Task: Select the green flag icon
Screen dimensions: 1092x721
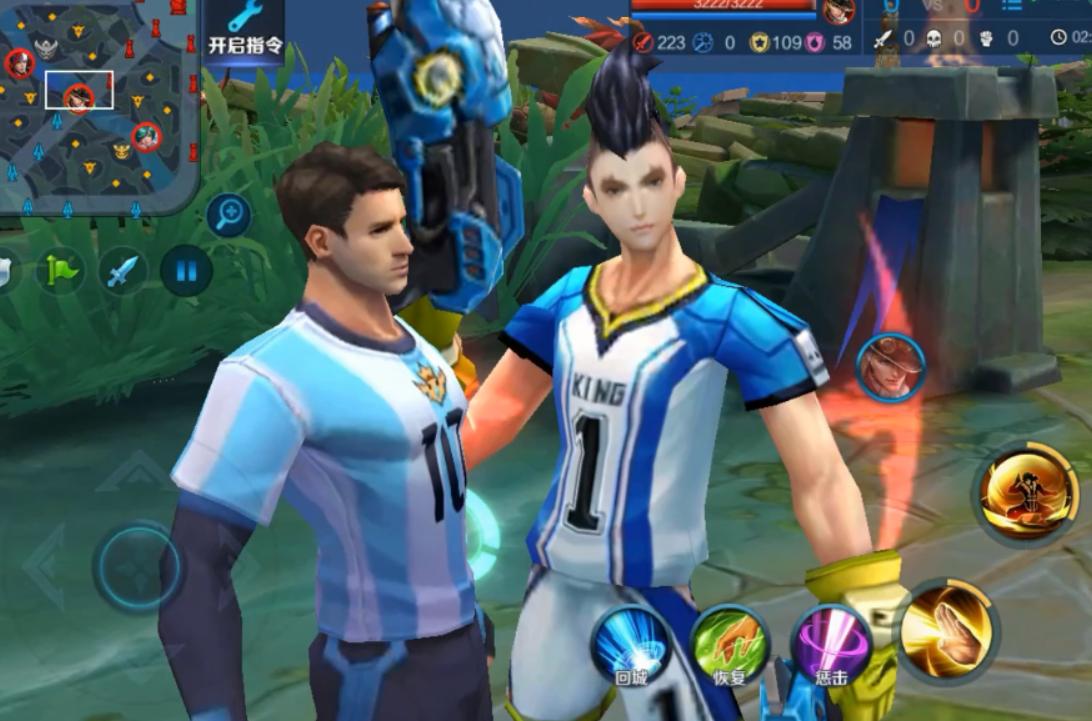Action: 60,271
